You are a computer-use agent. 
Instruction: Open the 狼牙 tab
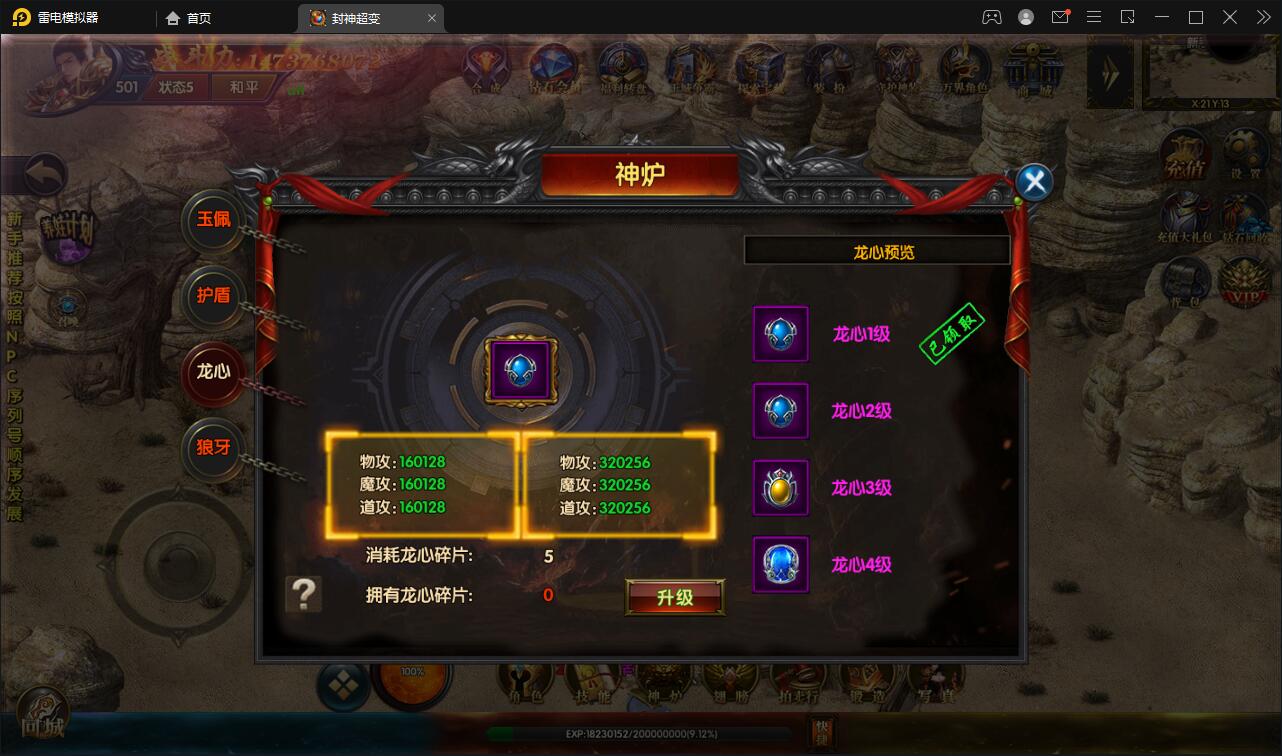click(213, 448)
